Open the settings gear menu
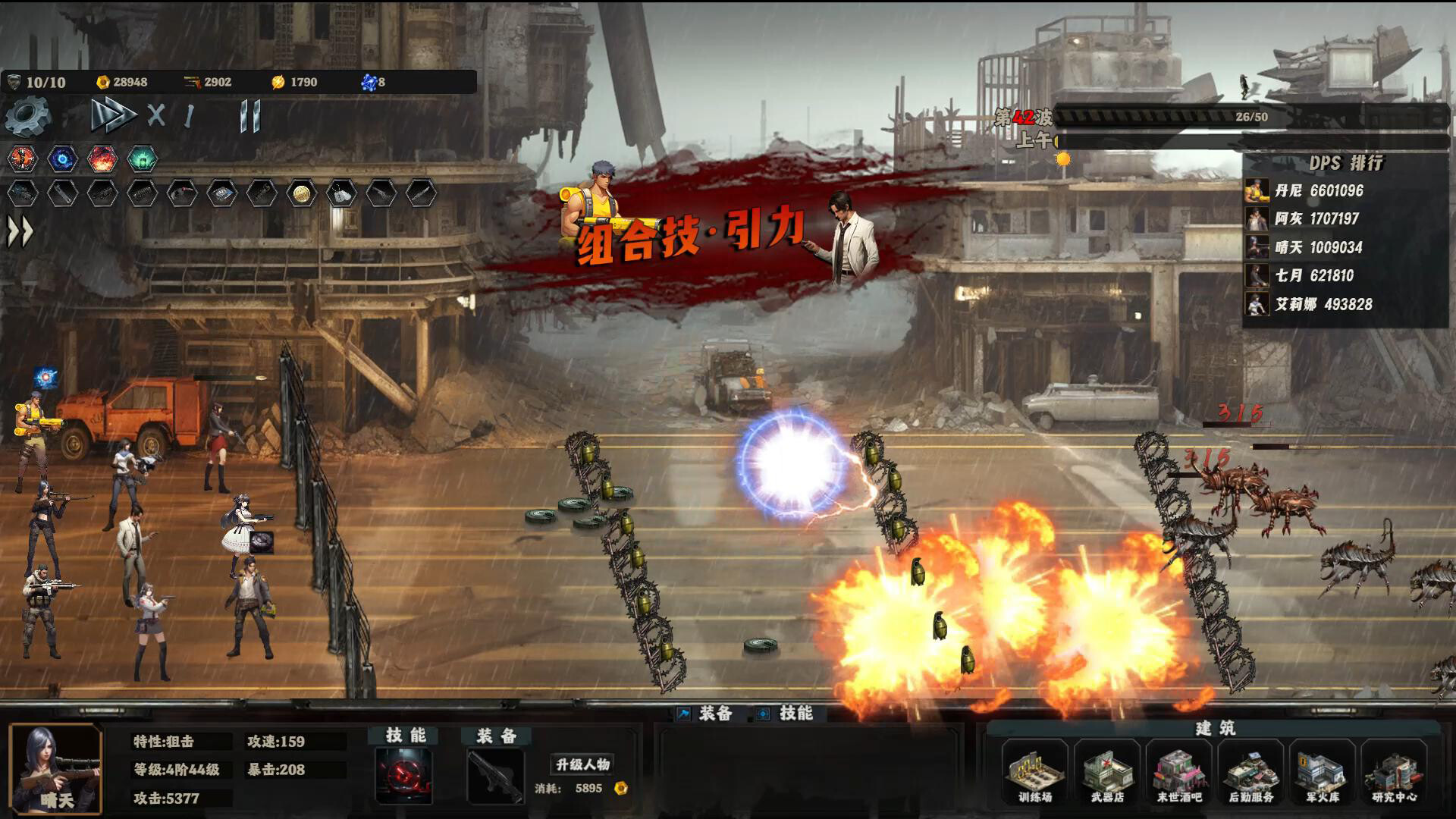 pos(27,116)
